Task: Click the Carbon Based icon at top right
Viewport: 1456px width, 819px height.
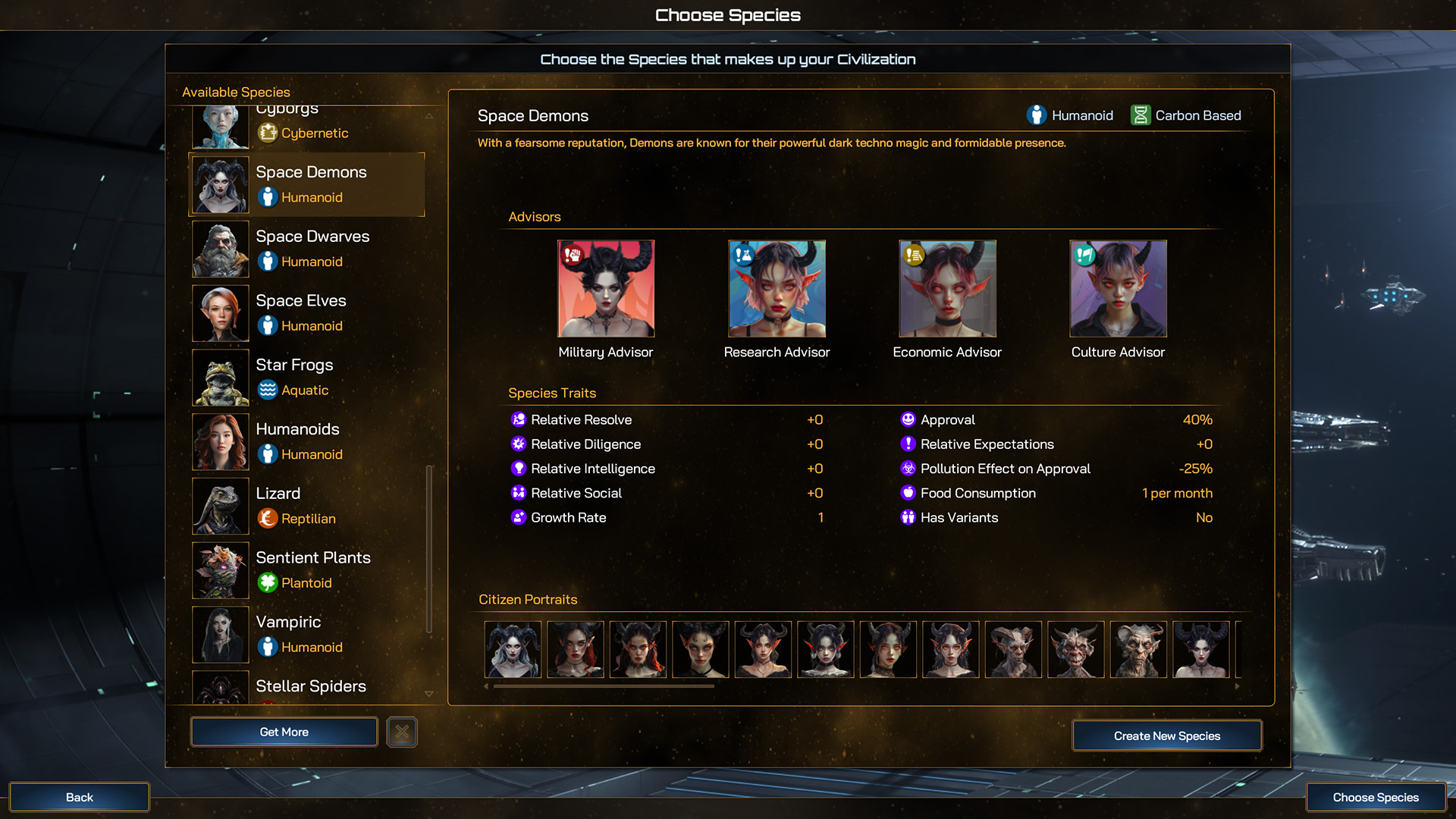Action: coord(1140,115)
